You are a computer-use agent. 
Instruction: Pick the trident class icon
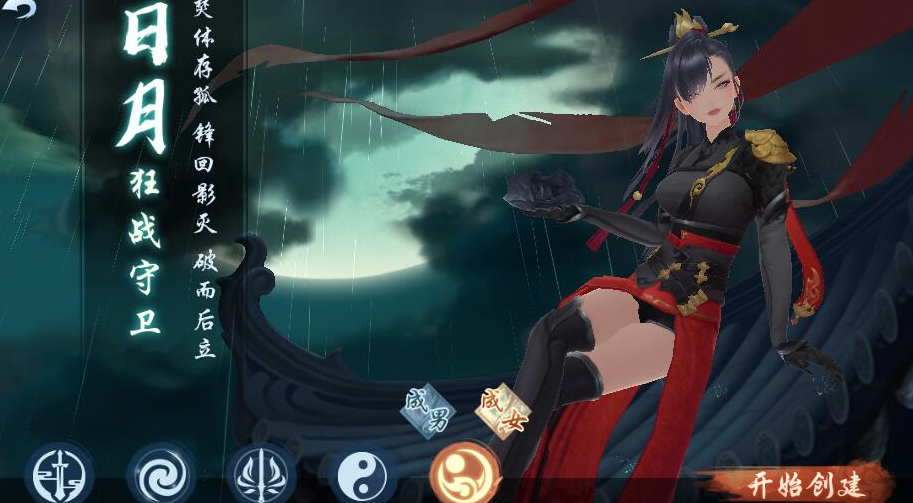(261, 473)
